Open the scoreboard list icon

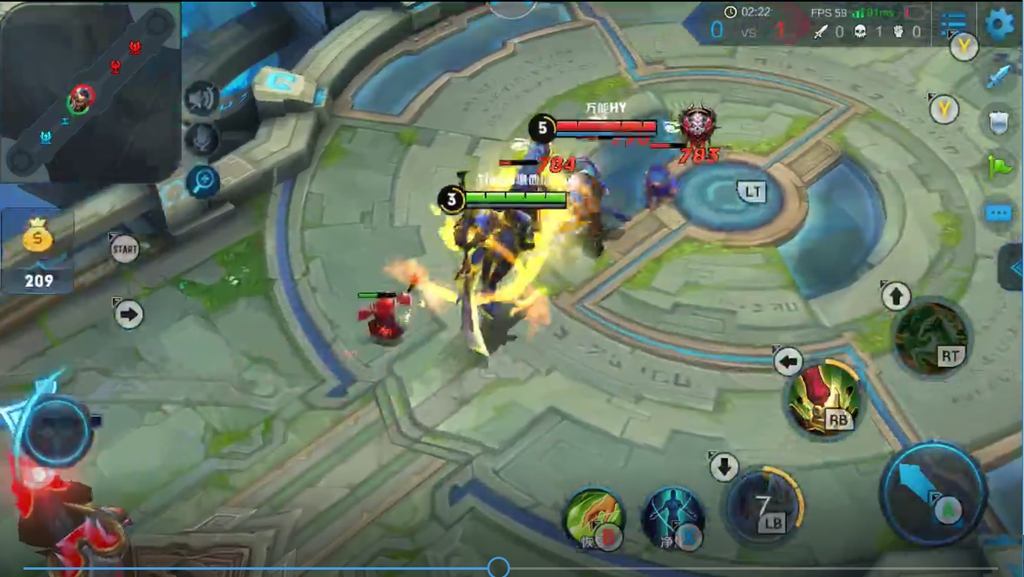[x=954, y=23]
